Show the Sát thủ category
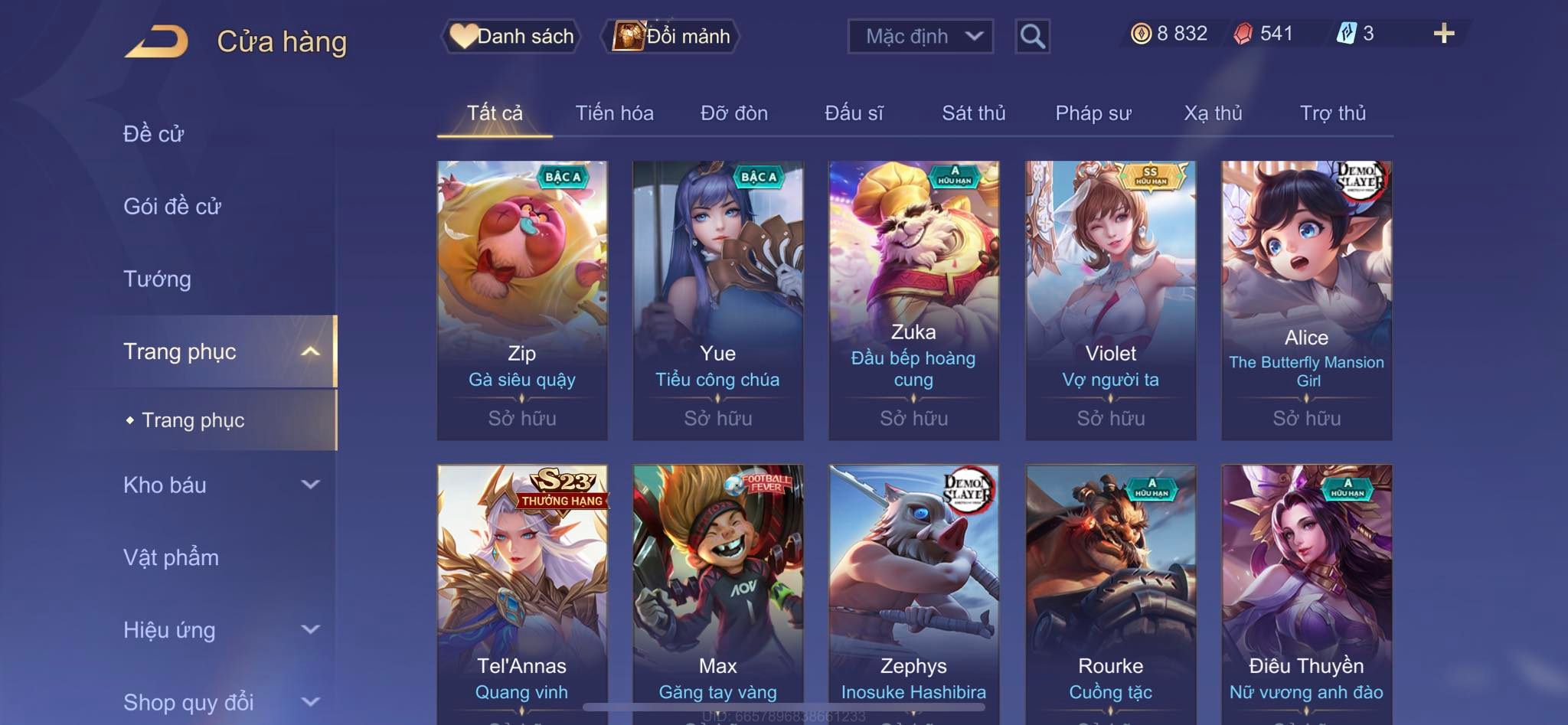This screenshot has height=725, width=1568. coord(973,113)
